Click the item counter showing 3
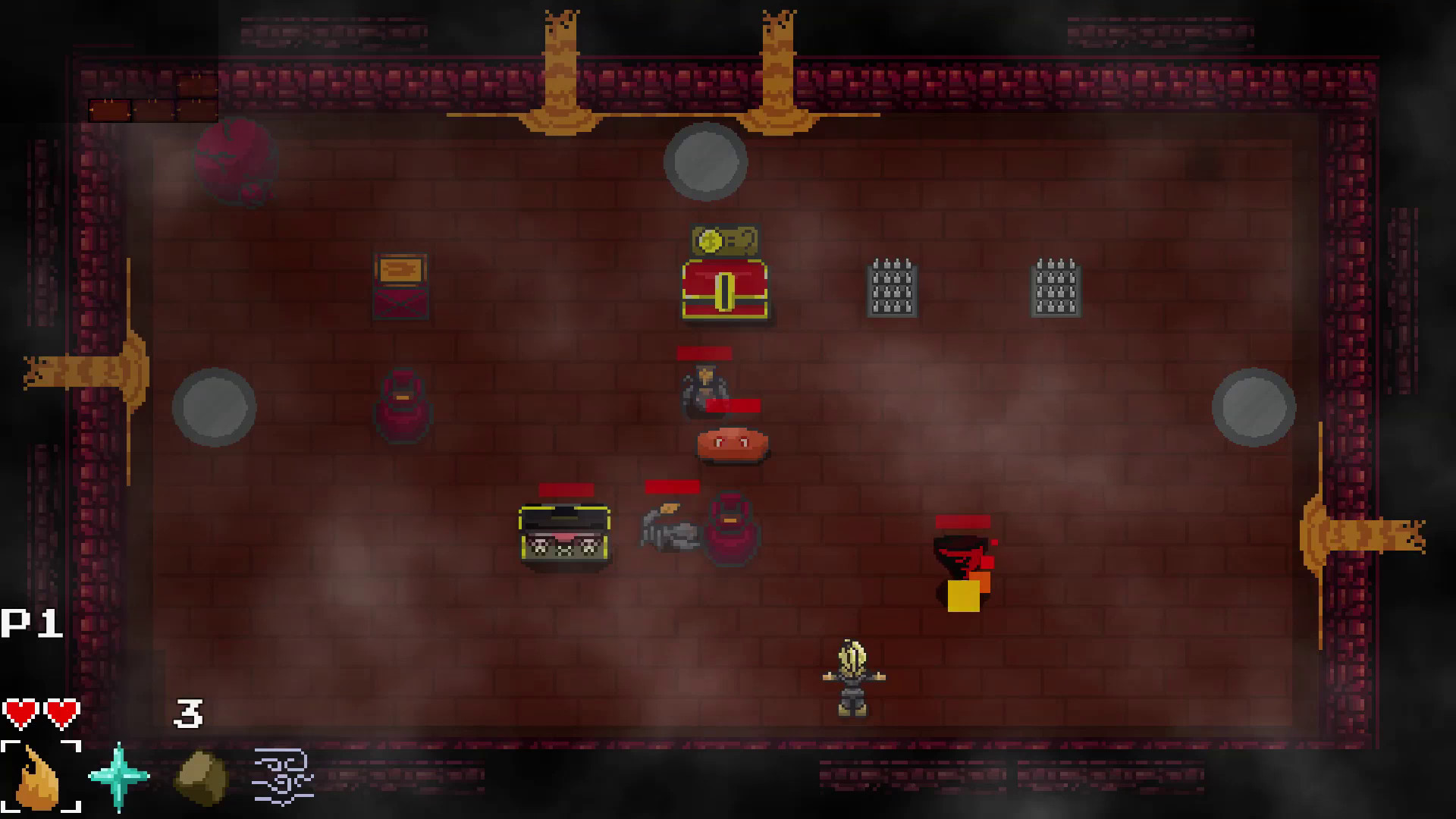Viewport: 1456px width, 819px height. [x=188, y=713]
